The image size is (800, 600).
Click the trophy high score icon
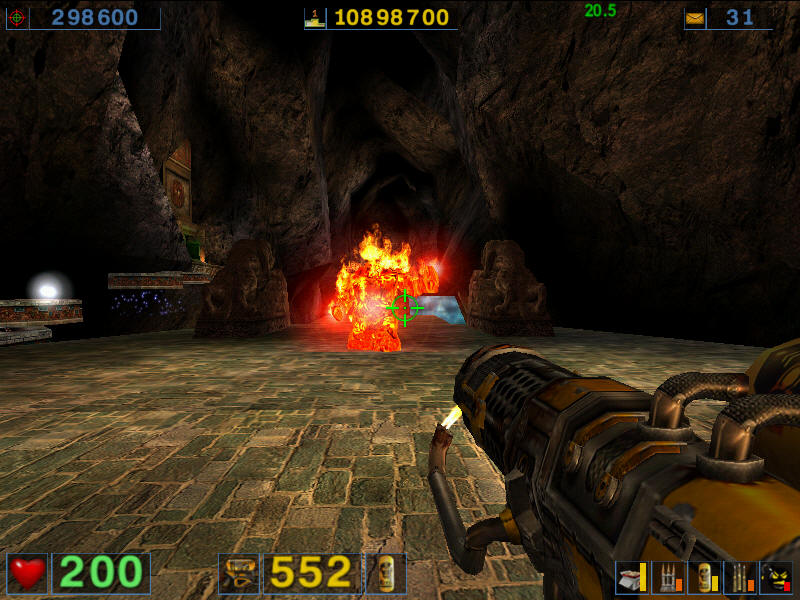tap(316, 18)
